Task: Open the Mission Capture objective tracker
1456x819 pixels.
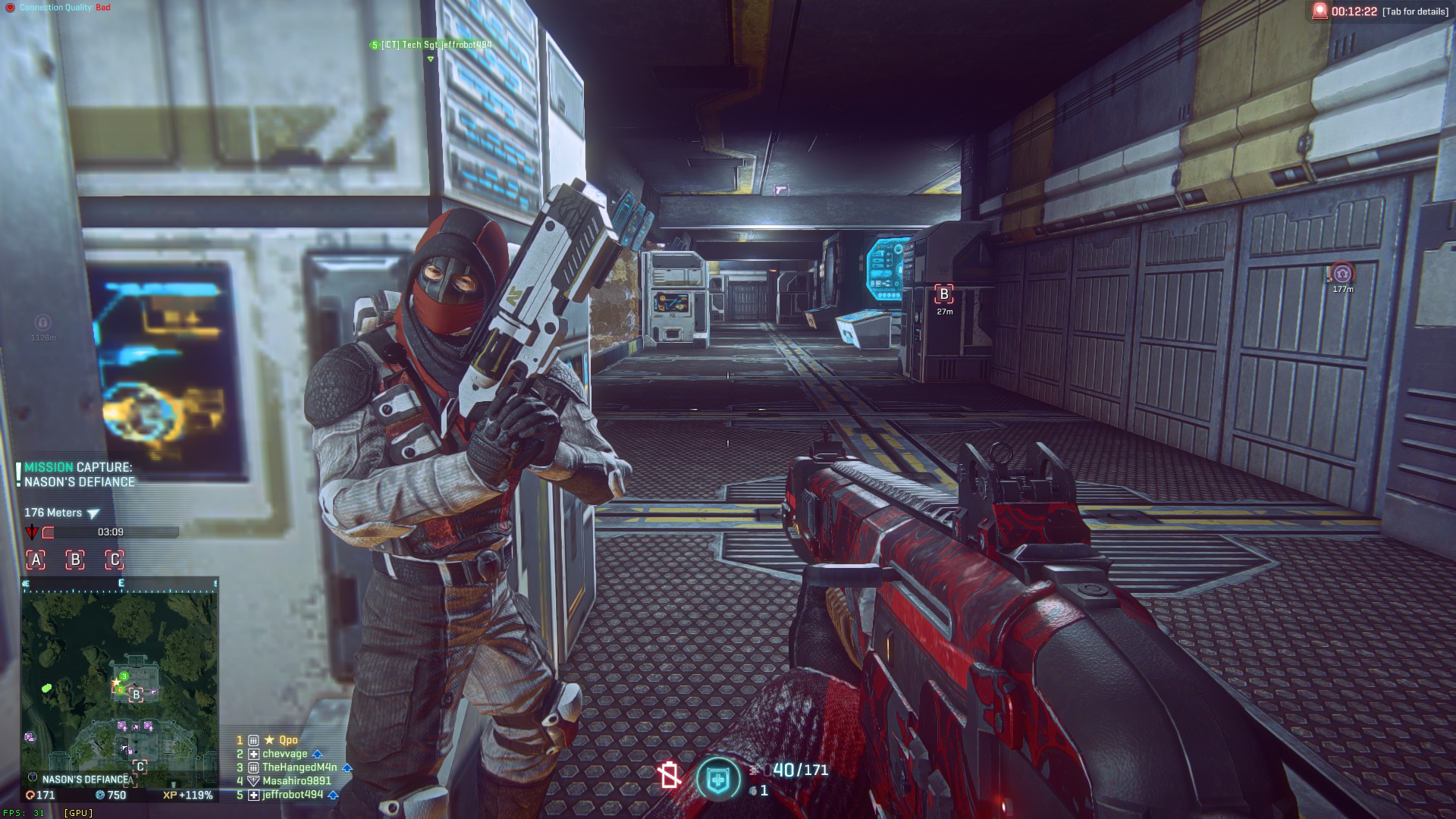Action: click(79, 475)
